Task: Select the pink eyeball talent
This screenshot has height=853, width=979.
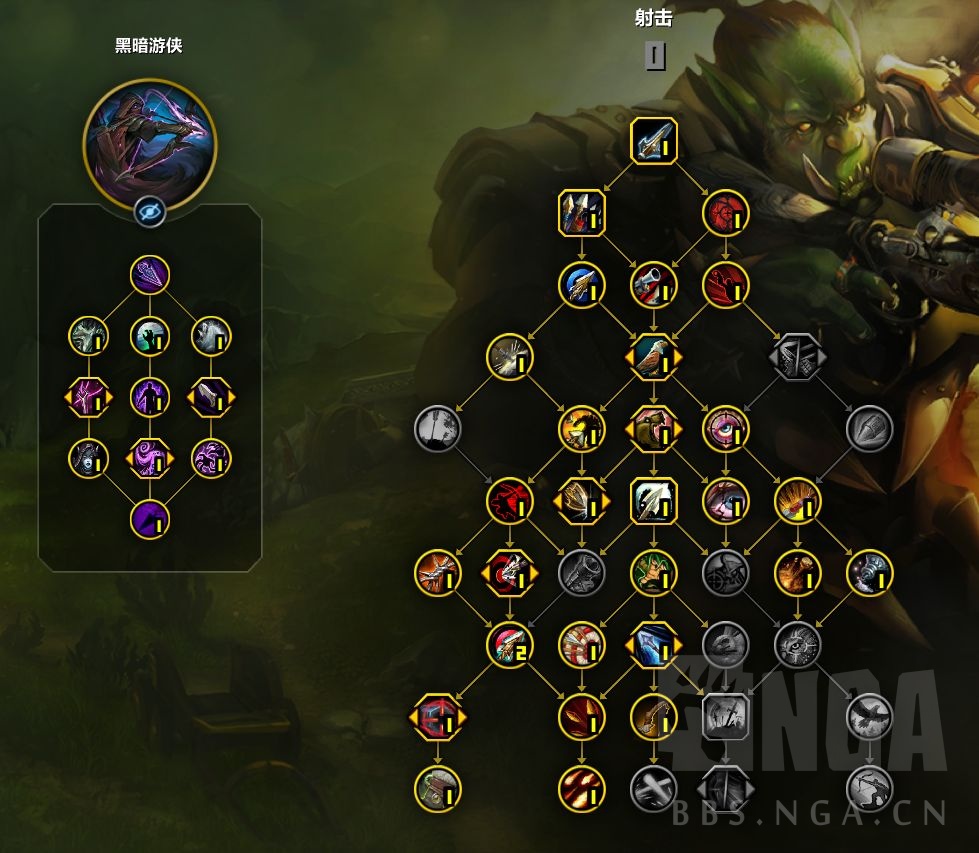Action: coord(725,429)
